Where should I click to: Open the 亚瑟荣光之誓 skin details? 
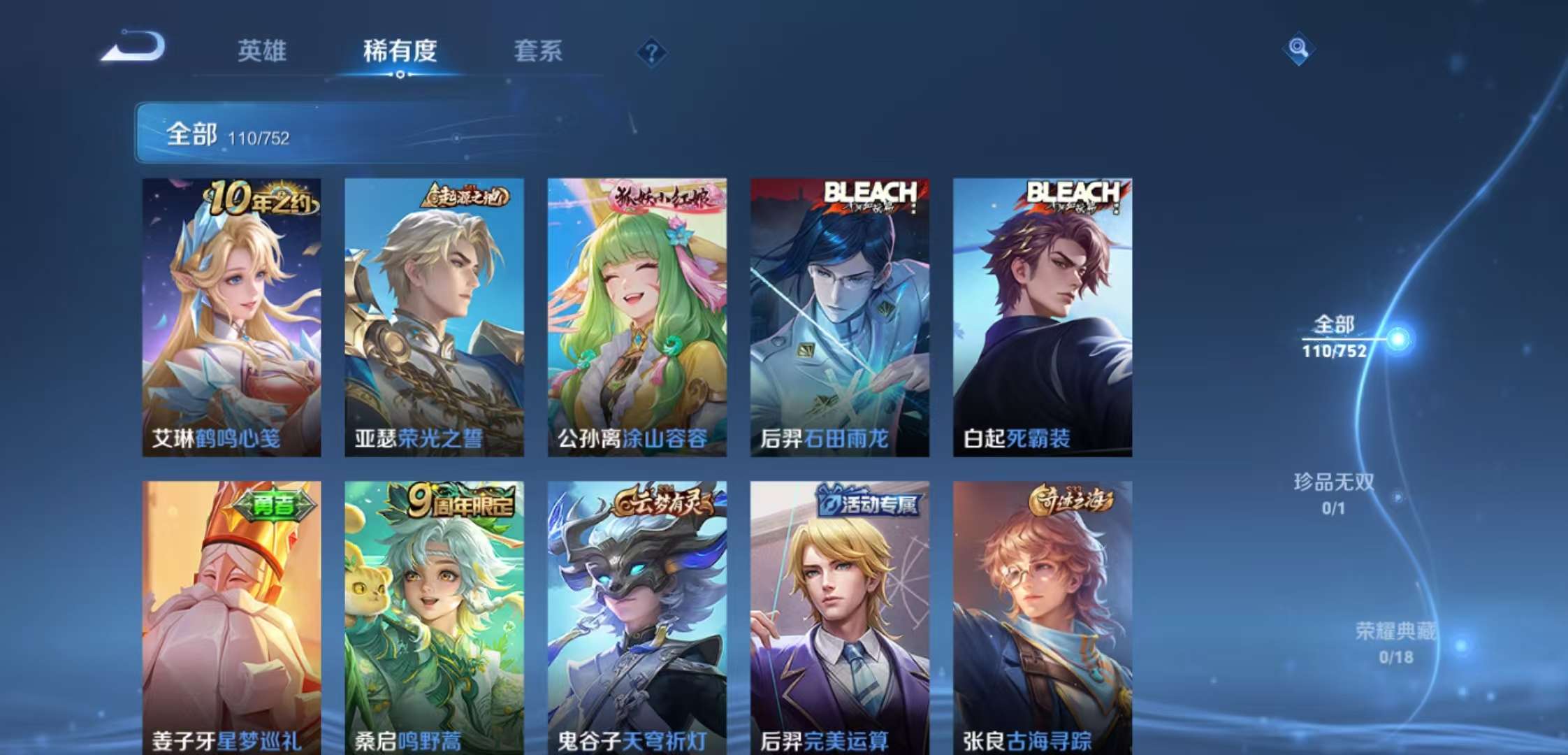[433, 315]
